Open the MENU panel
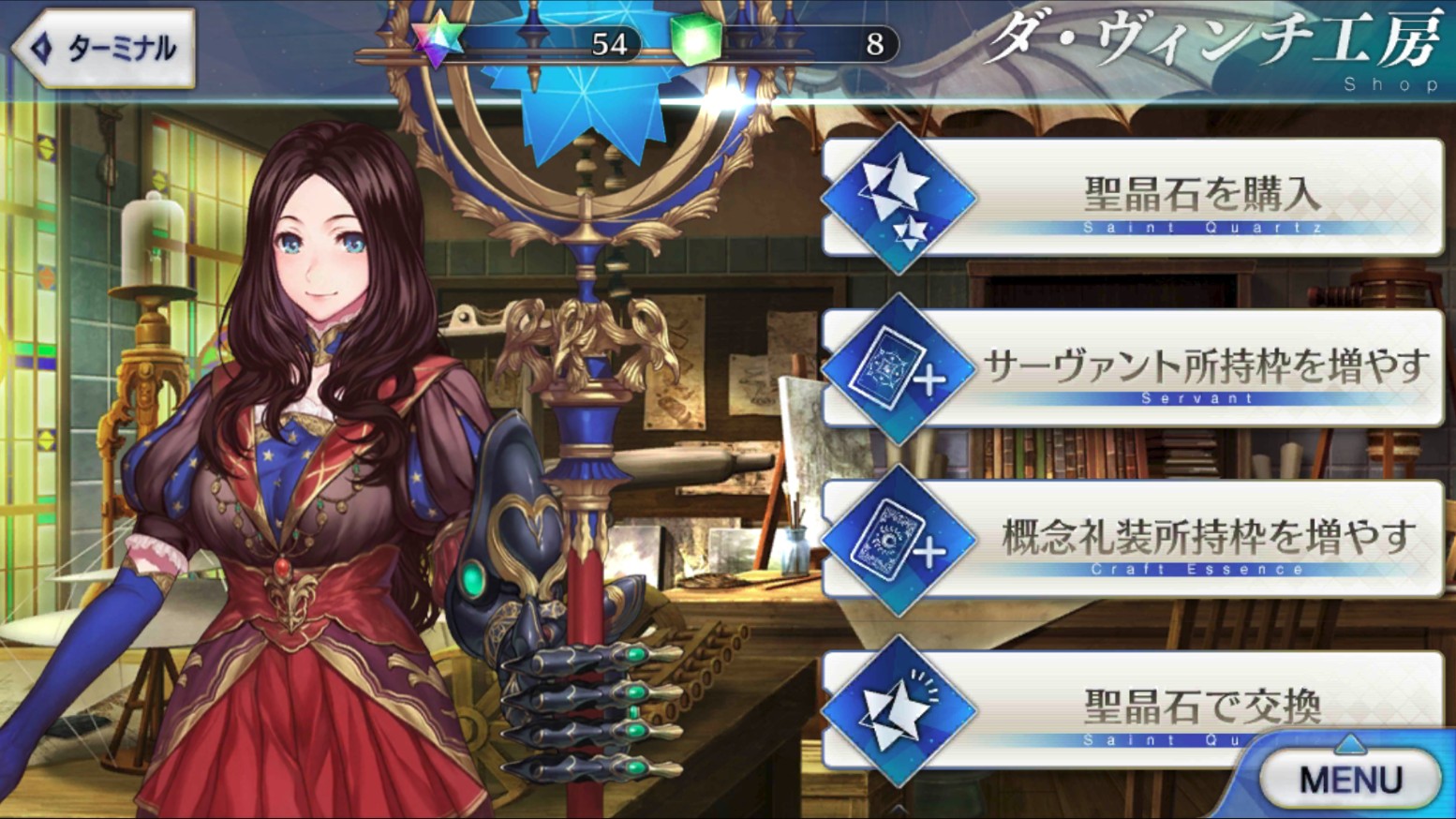The width and height of the screenshot is (1456, 819). tap(1349, 779)
